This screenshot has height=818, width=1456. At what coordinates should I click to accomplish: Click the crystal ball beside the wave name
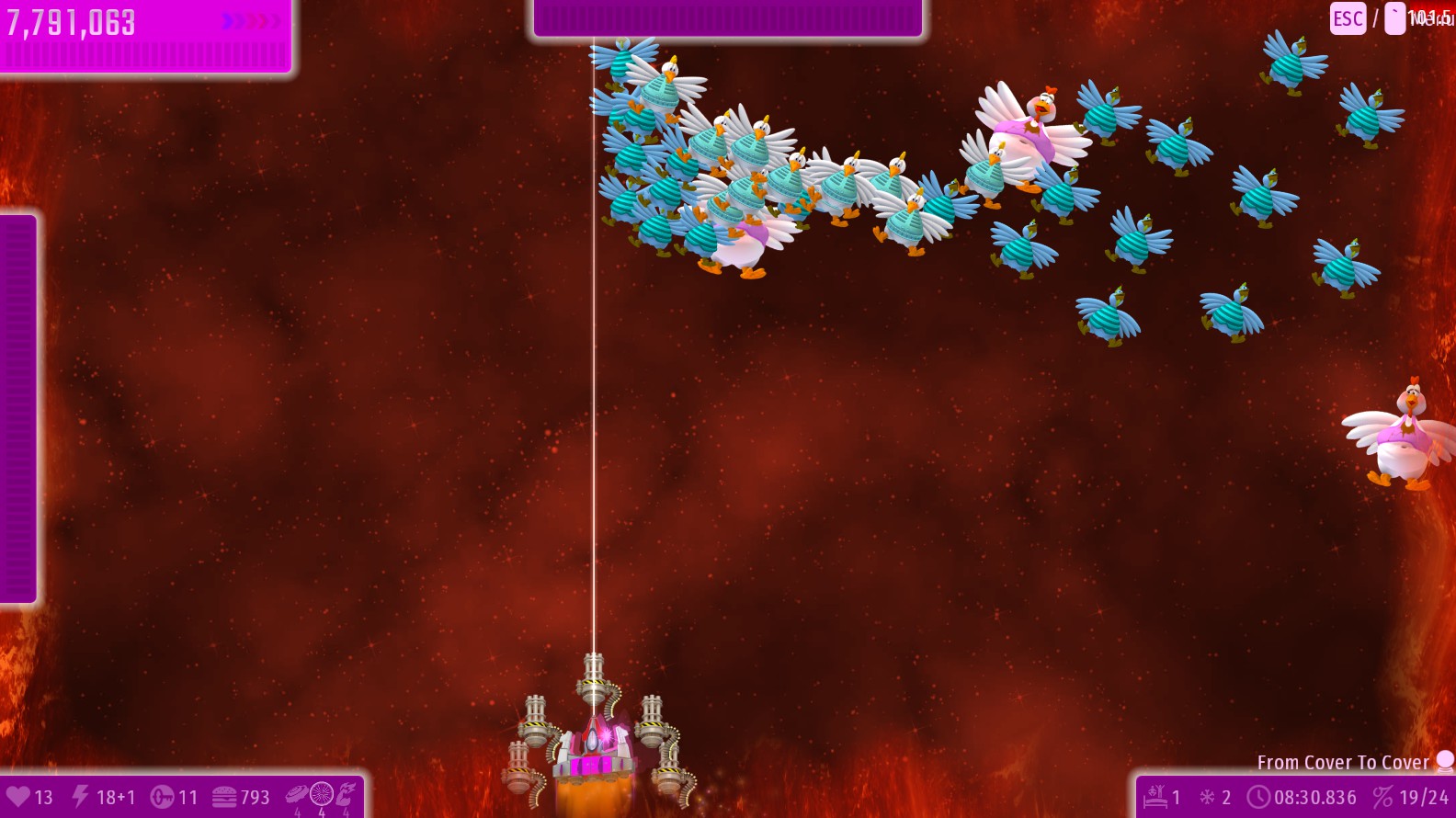[x=1445, y=761]
